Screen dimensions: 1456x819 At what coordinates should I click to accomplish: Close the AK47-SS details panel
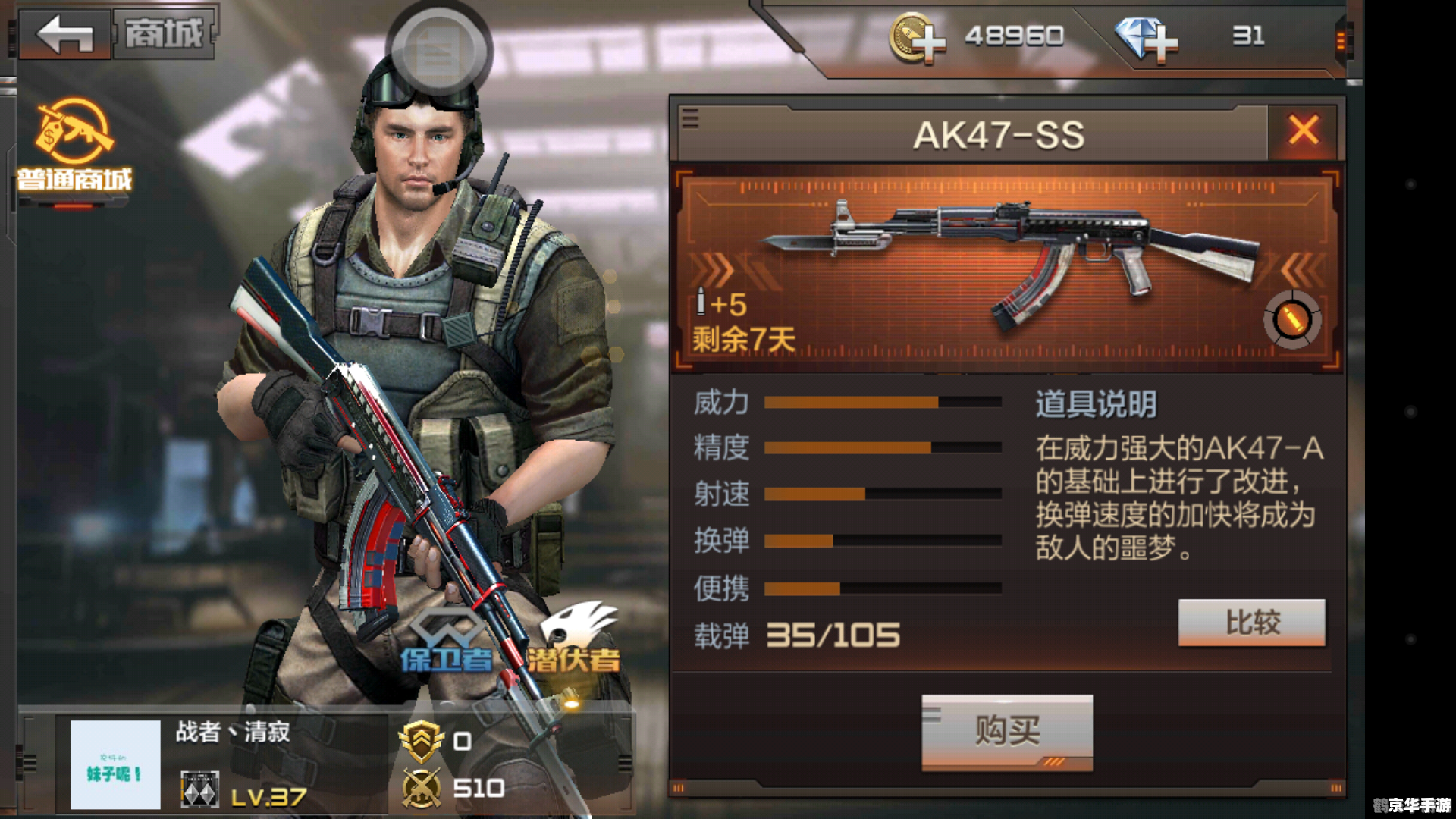click(x=1303, y=131)
